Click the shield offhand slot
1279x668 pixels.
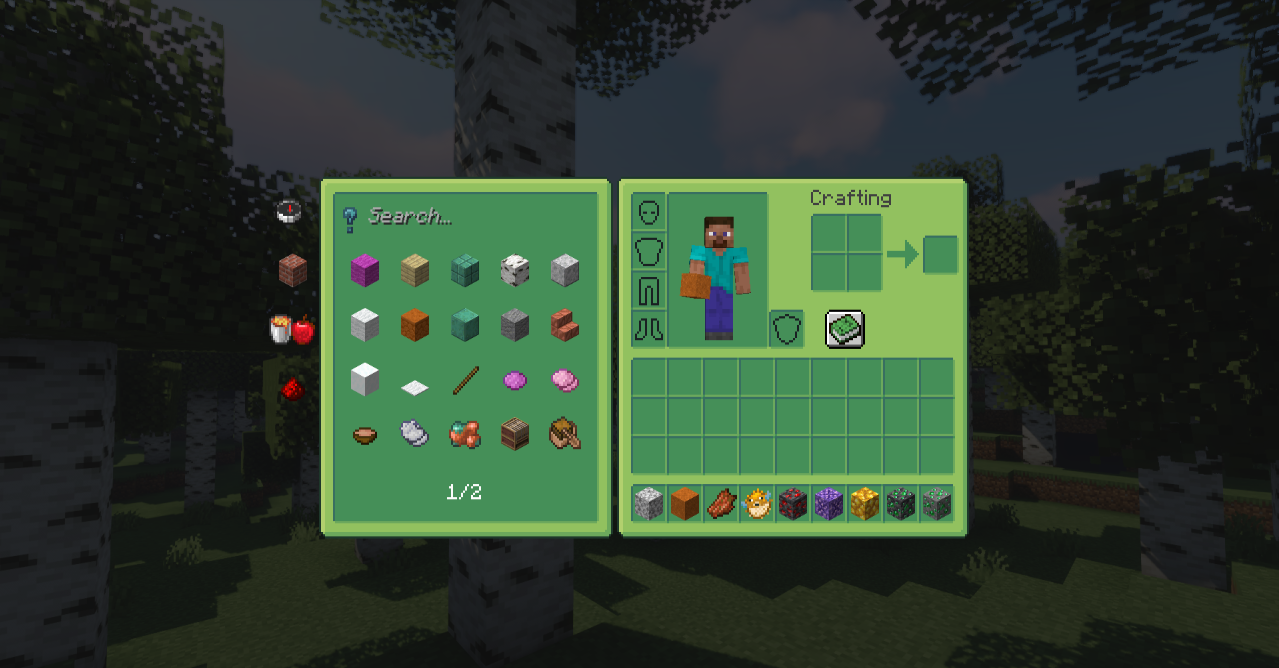point(786,329)
